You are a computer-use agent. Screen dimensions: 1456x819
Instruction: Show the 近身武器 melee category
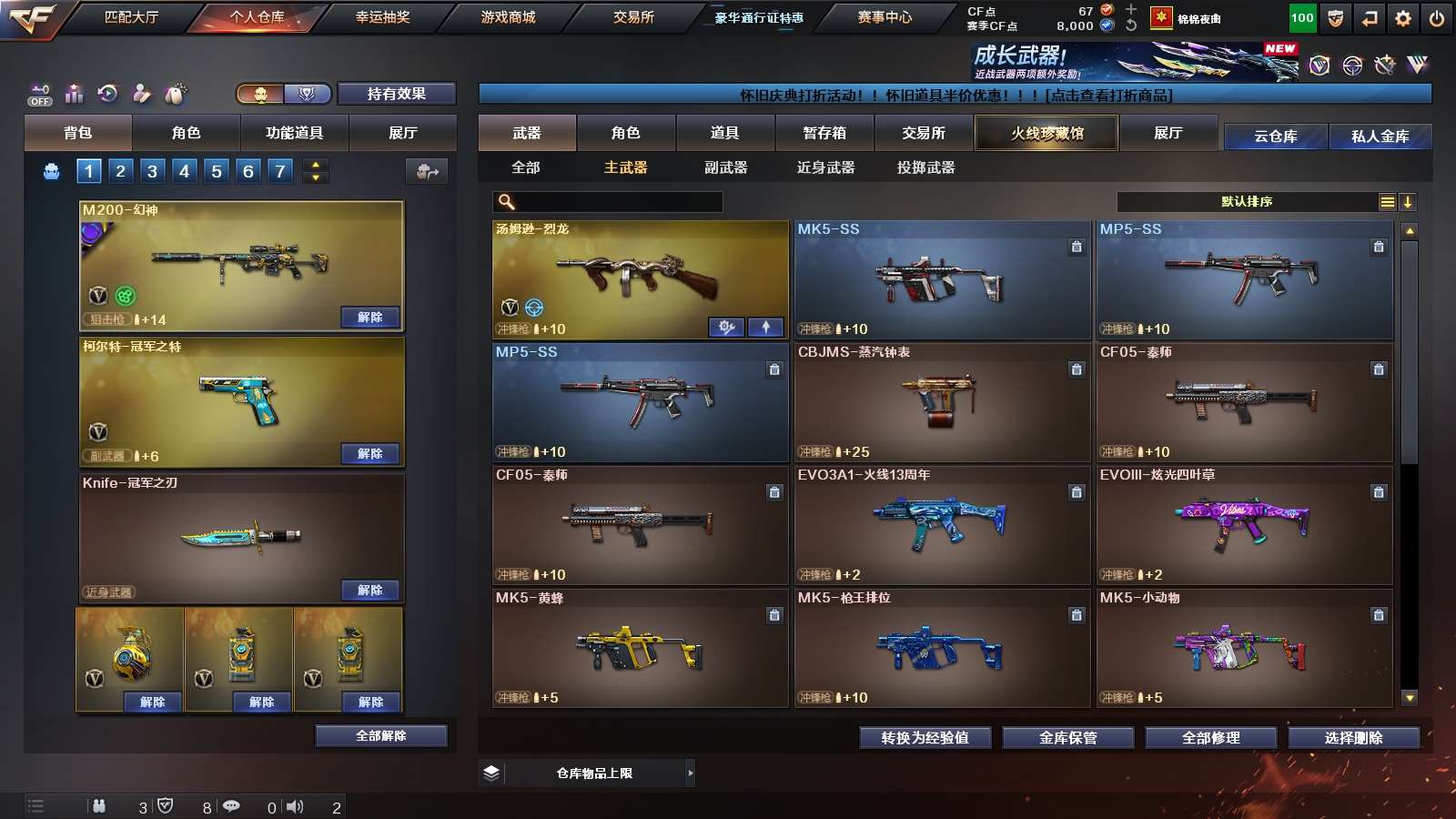pos(825,167)
